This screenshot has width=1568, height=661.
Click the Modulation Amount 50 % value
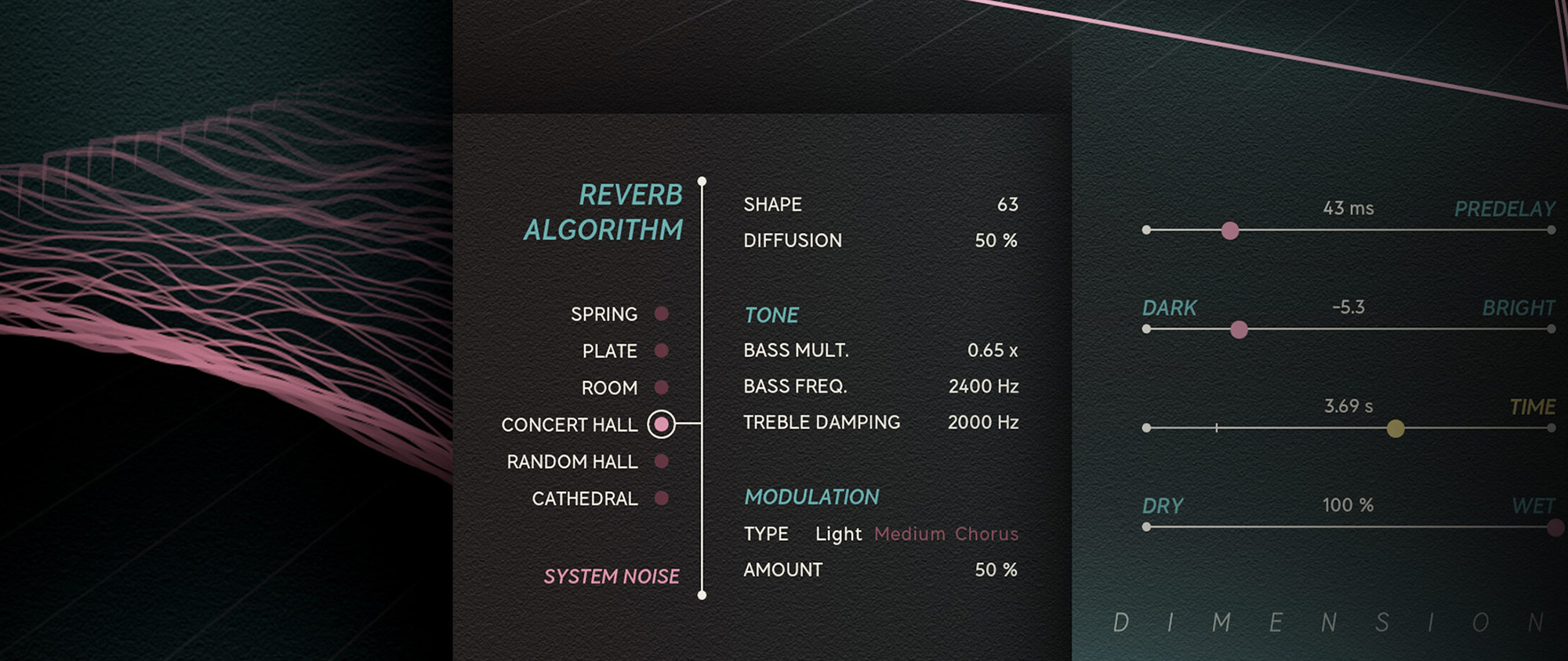(x=996, y=569)
